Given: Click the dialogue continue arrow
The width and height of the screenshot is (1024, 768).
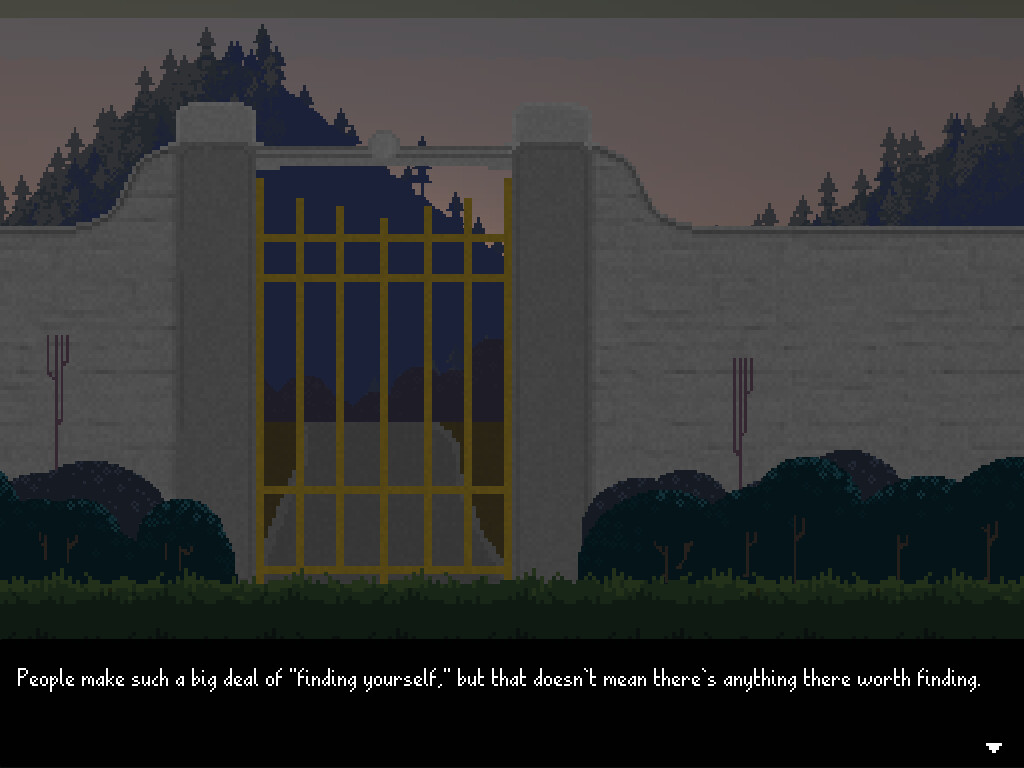Looking at the screenshot, I should click(x=994, y=747).
